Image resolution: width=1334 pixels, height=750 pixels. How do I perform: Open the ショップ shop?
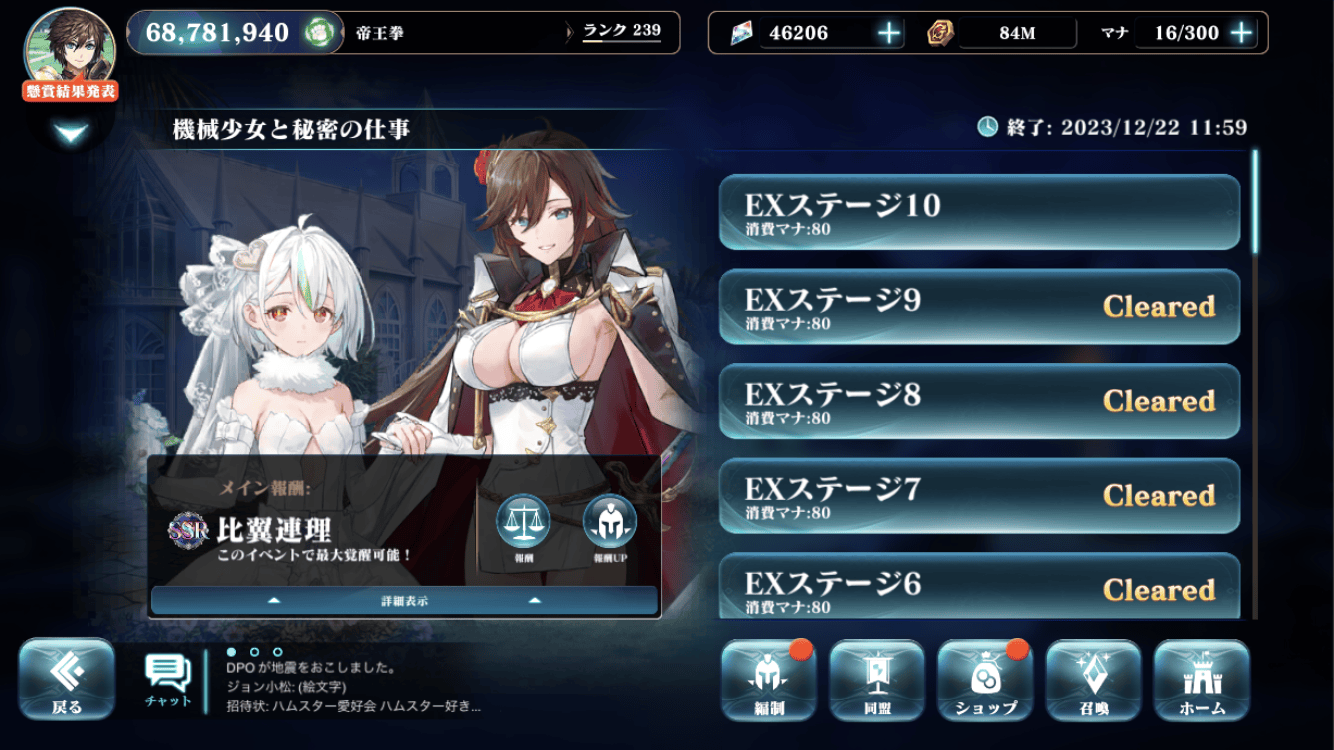pyautogui.click(x=985, y=681)
